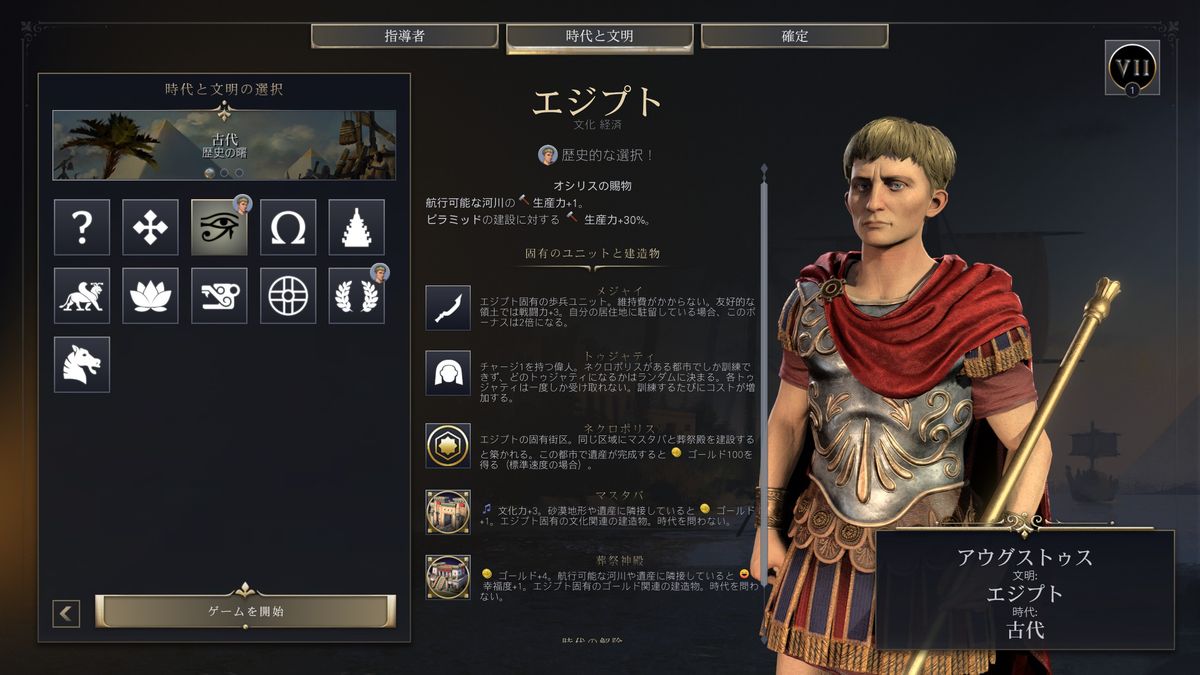Choose the random question mark civilization
The image size is (1200, 675).
pyautogui.click(x=82, y=227)
